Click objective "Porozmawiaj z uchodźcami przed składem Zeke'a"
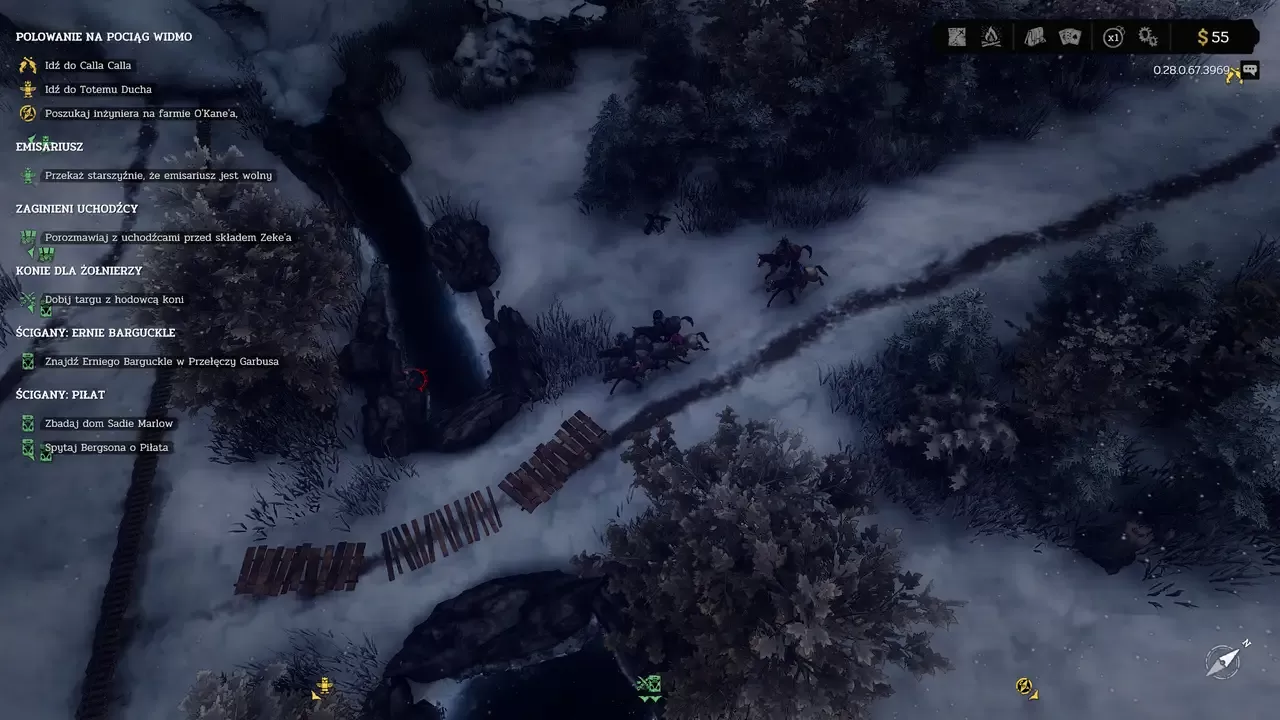 [168, 238]
